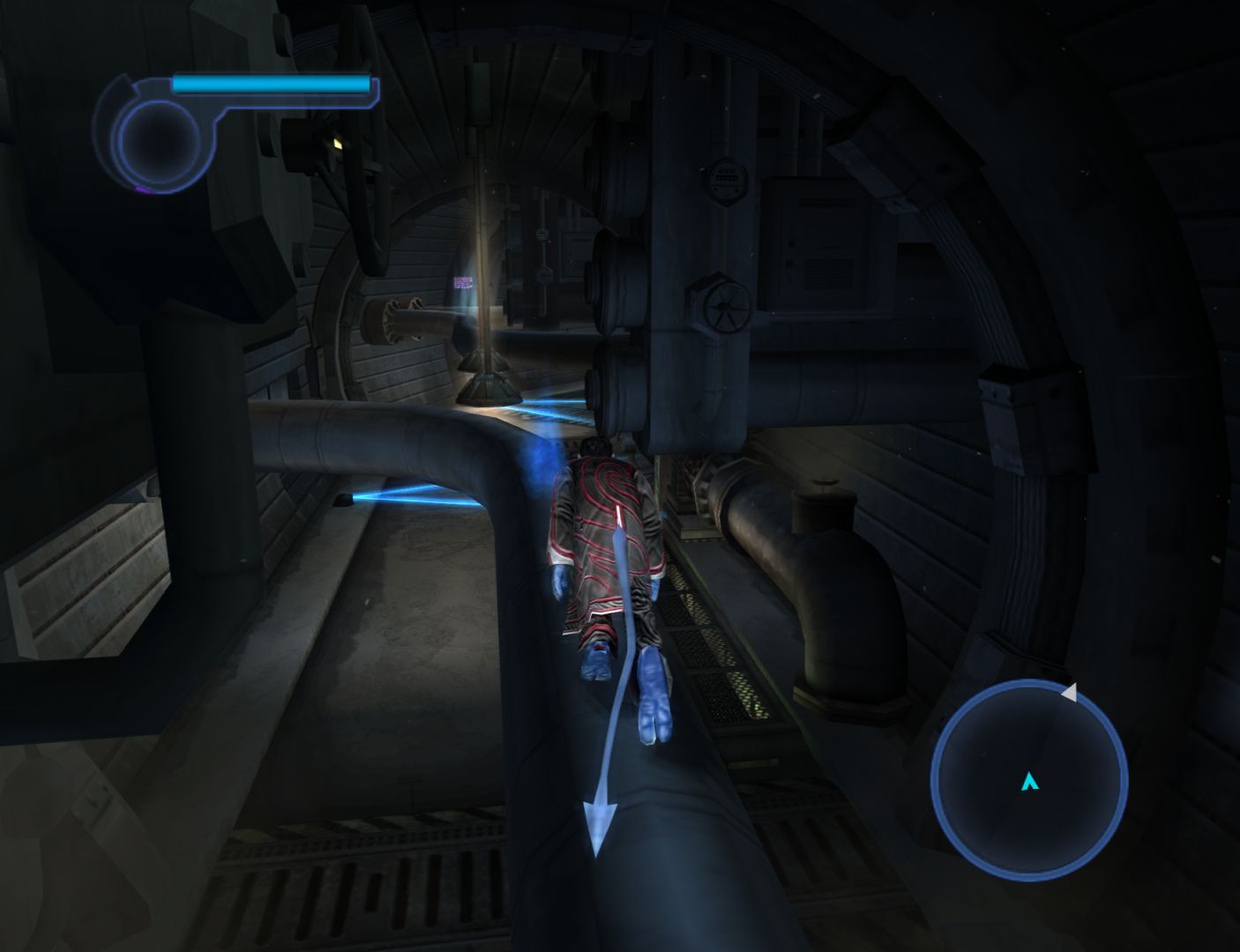The height and width of the screenshot is (952, 1240).
Task: Click the cyan player arrow on the radar
Action: click(x=1029, y=781)
